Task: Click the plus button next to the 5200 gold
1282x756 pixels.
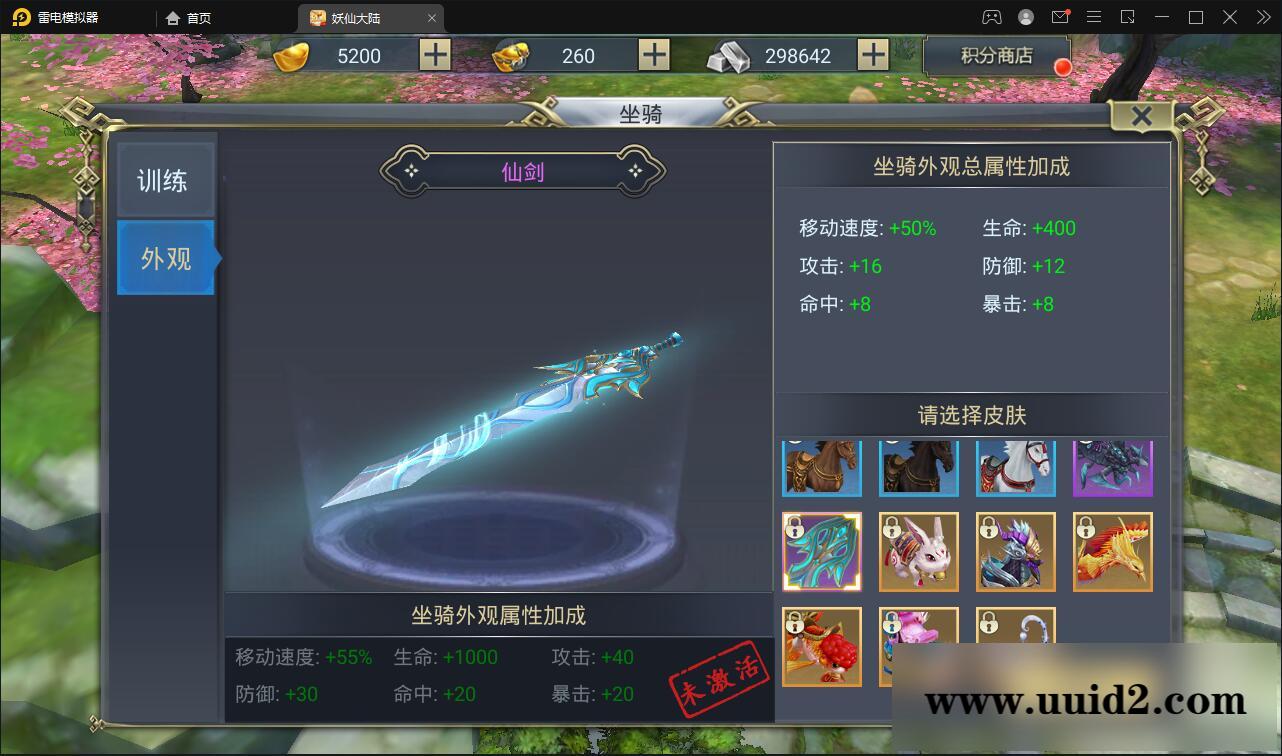Action: [434, 55]
